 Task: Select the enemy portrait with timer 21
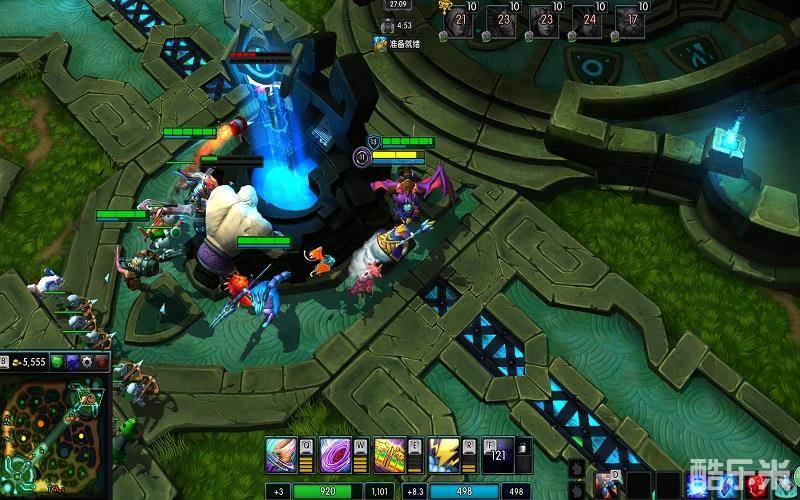[x=461, y=19]
